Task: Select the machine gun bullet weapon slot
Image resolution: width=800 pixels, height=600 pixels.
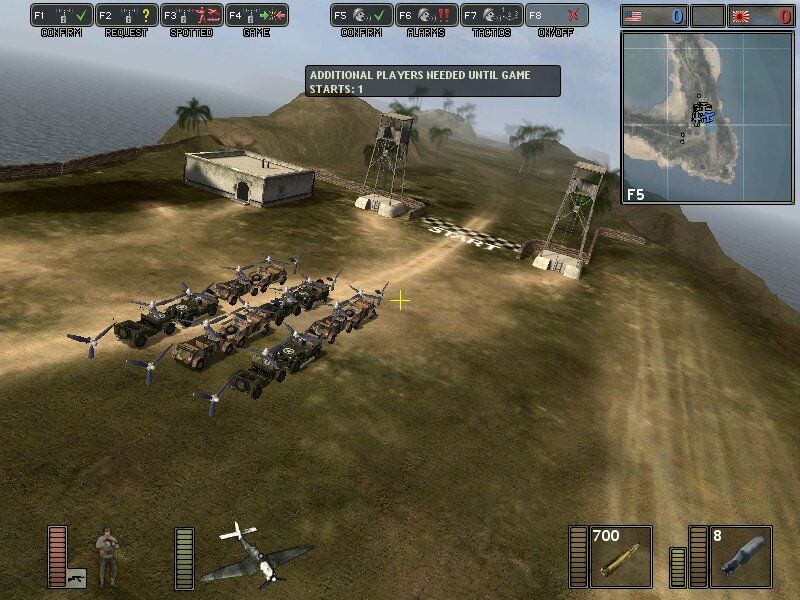Action: coord(620,556)
